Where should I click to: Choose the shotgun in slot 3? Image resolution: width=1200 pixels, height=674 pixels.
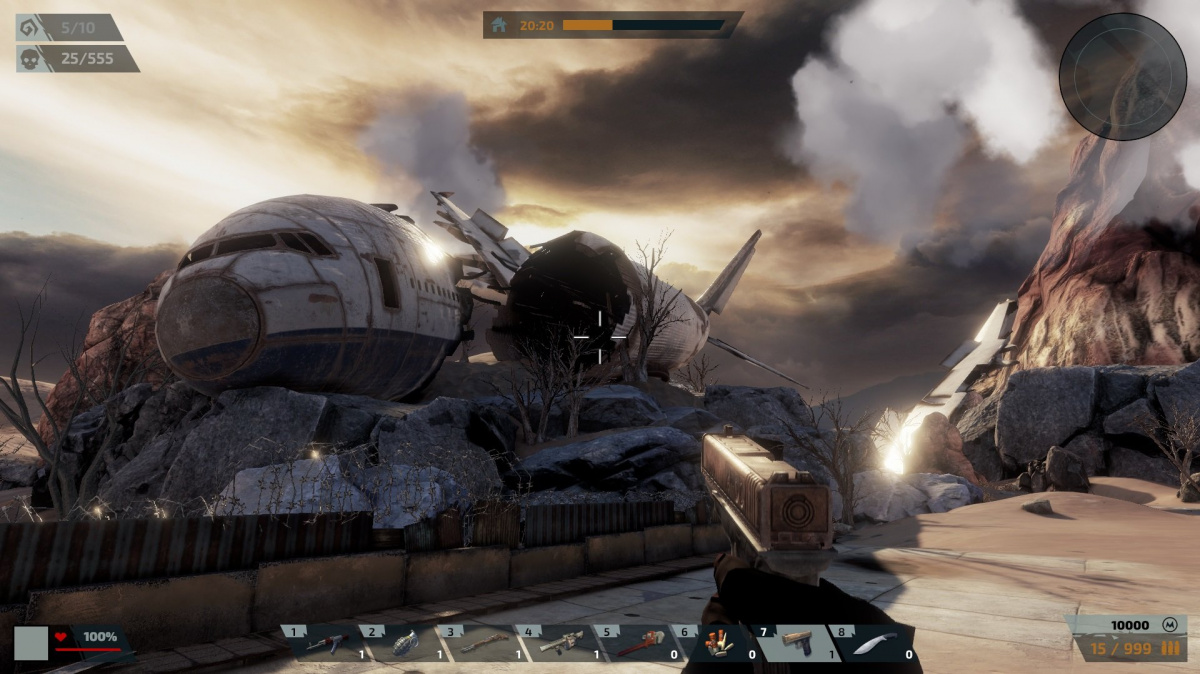pyautogui.click(x=483, y=643)
